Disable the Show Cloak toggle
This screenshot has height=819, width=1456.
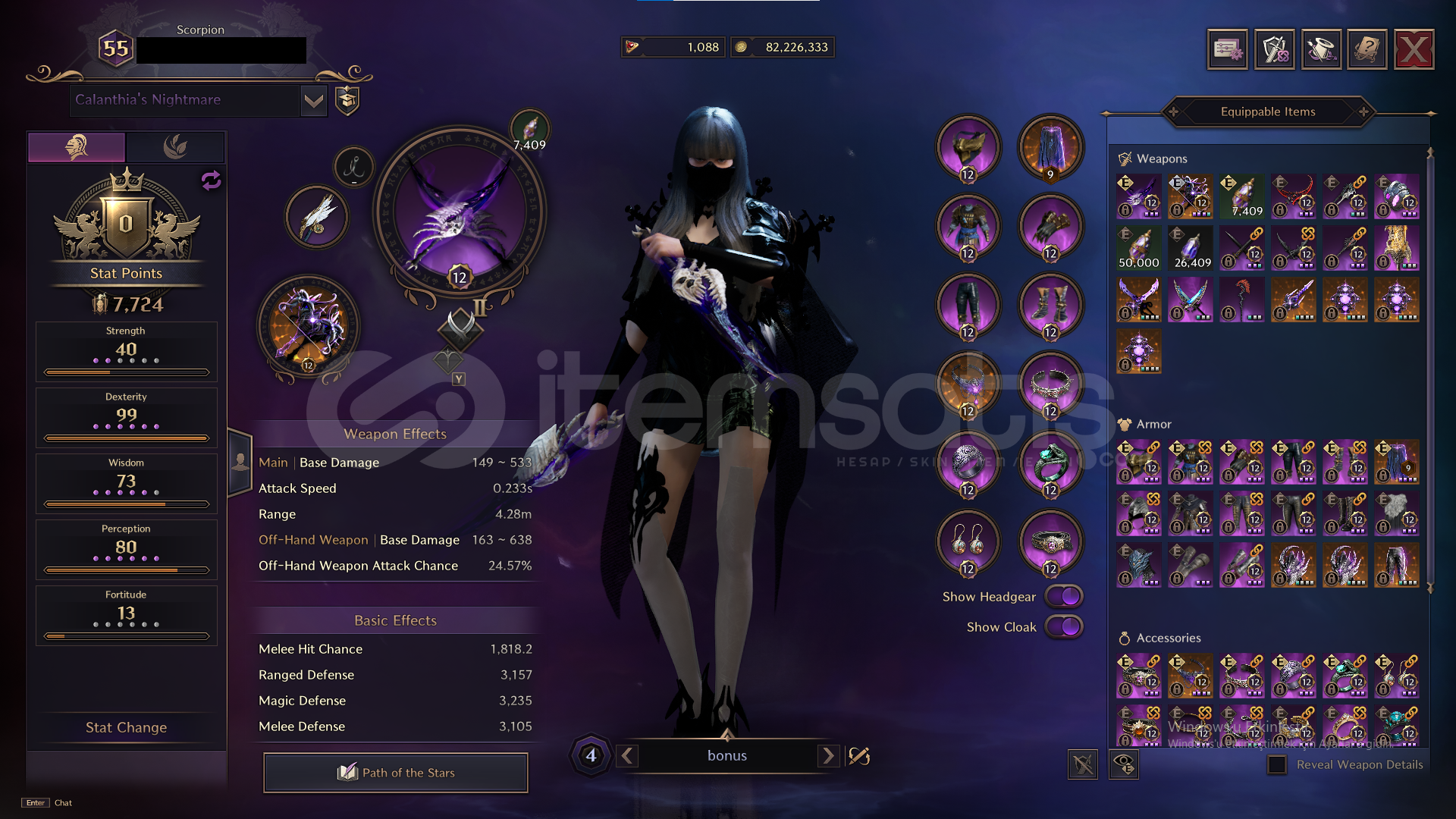pos(1062,627)
